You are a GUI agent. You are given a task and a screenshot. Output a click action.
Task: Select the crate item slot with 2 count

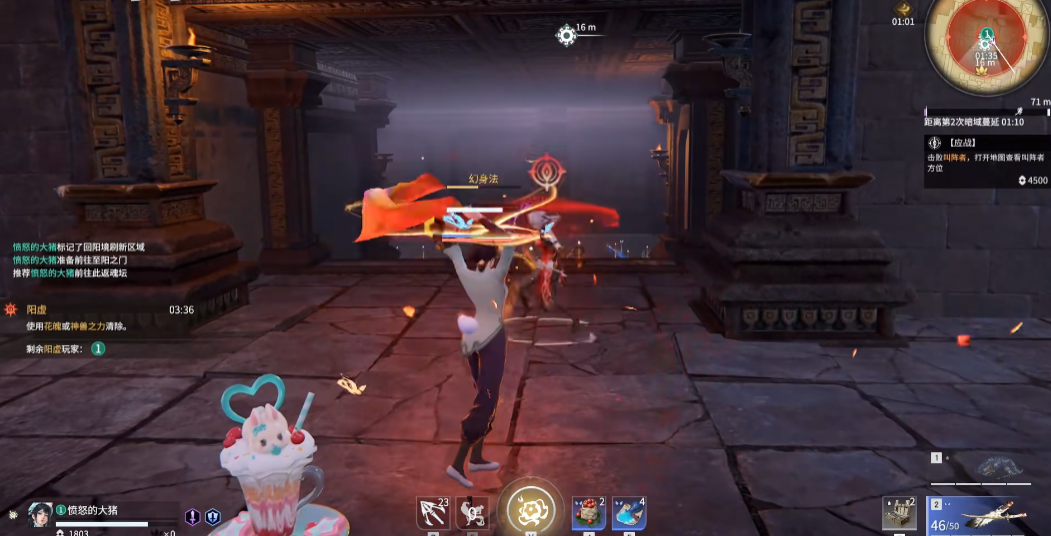(x=899, y=513)
